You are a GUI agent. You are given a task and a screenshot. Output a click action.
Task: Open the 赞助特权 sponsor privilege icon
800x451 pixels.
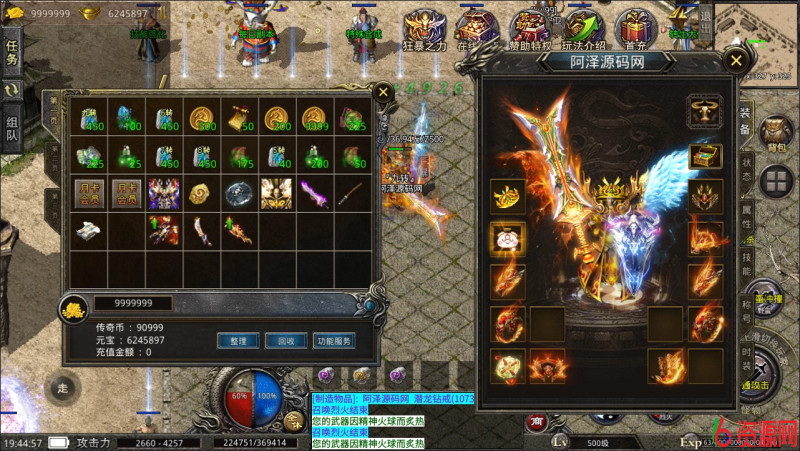click(x=529, y=30)
